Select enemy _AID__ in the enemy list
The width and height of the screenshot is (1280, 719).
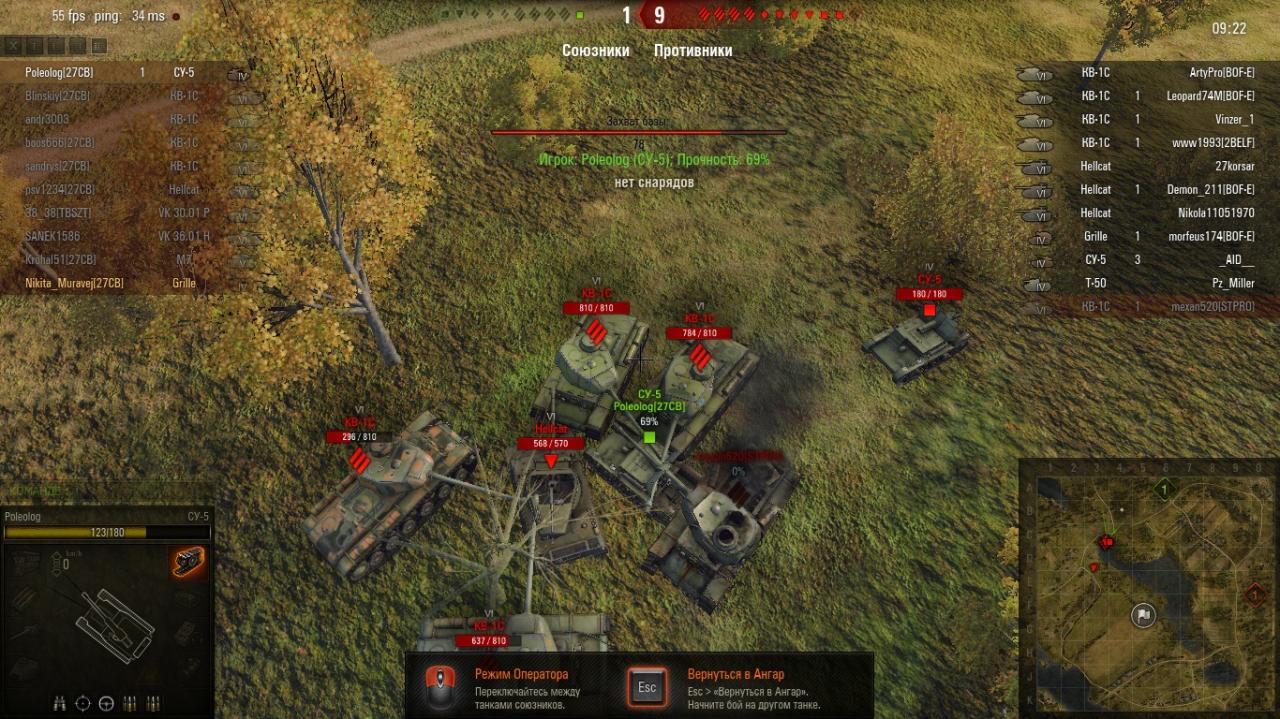pos(1236,260)
